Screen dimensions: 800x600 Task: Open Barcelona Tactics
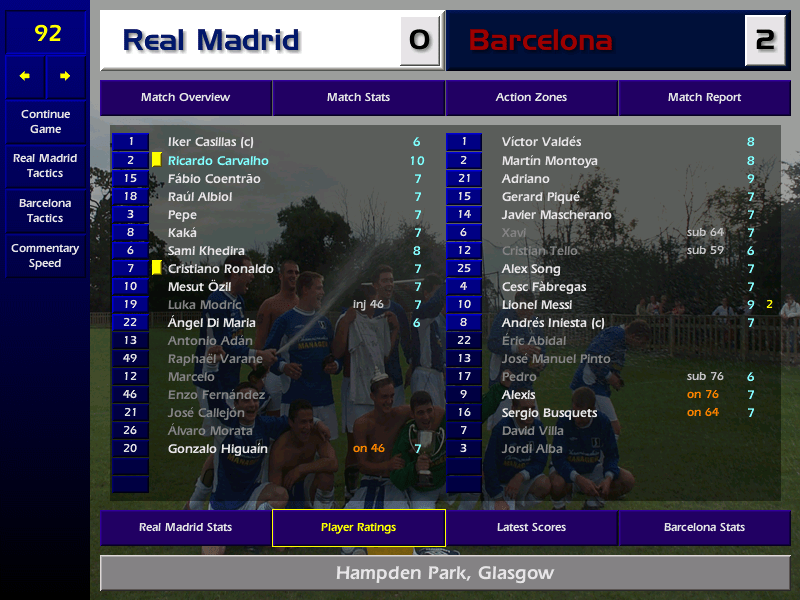coord(45,210)
